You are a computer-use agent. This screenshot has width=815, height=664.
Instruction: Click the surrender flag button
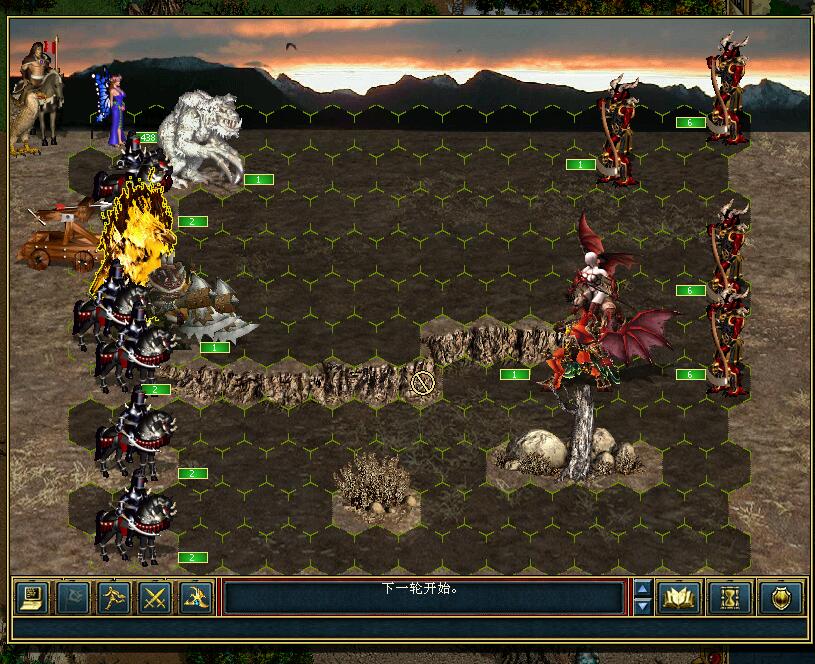tap(73, 598)
